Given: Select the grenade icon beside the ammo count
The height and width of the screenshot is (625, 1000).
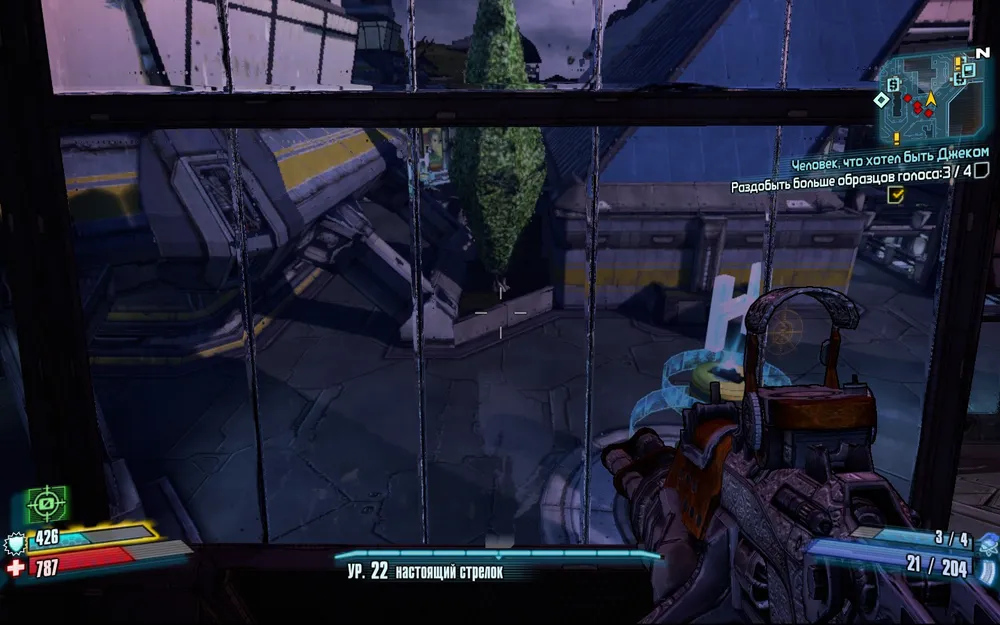Looking at the screenshot, I should point(988,545).
